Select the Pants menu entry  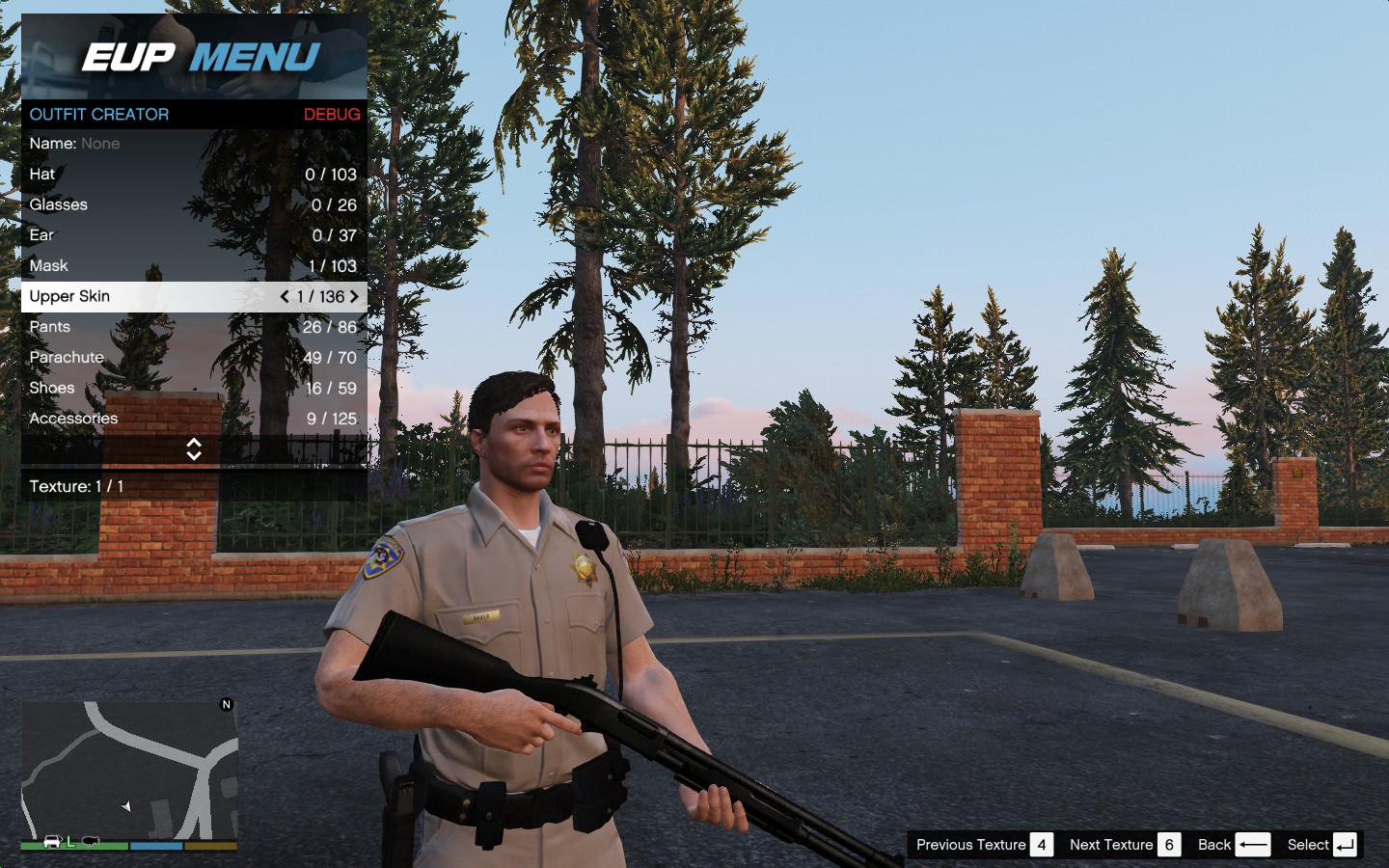[193, 327]
